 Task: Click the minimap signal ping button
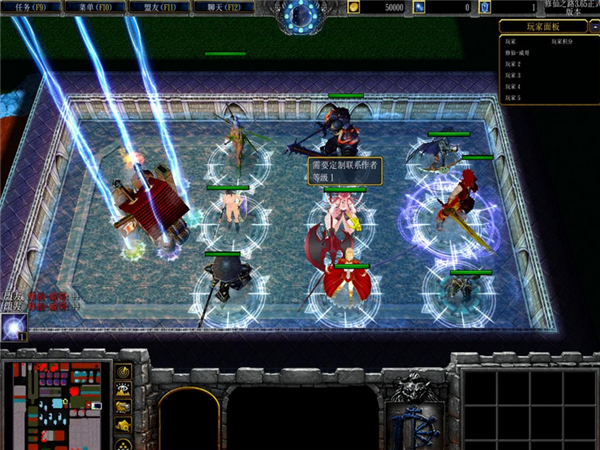click(x=123, y=372)
